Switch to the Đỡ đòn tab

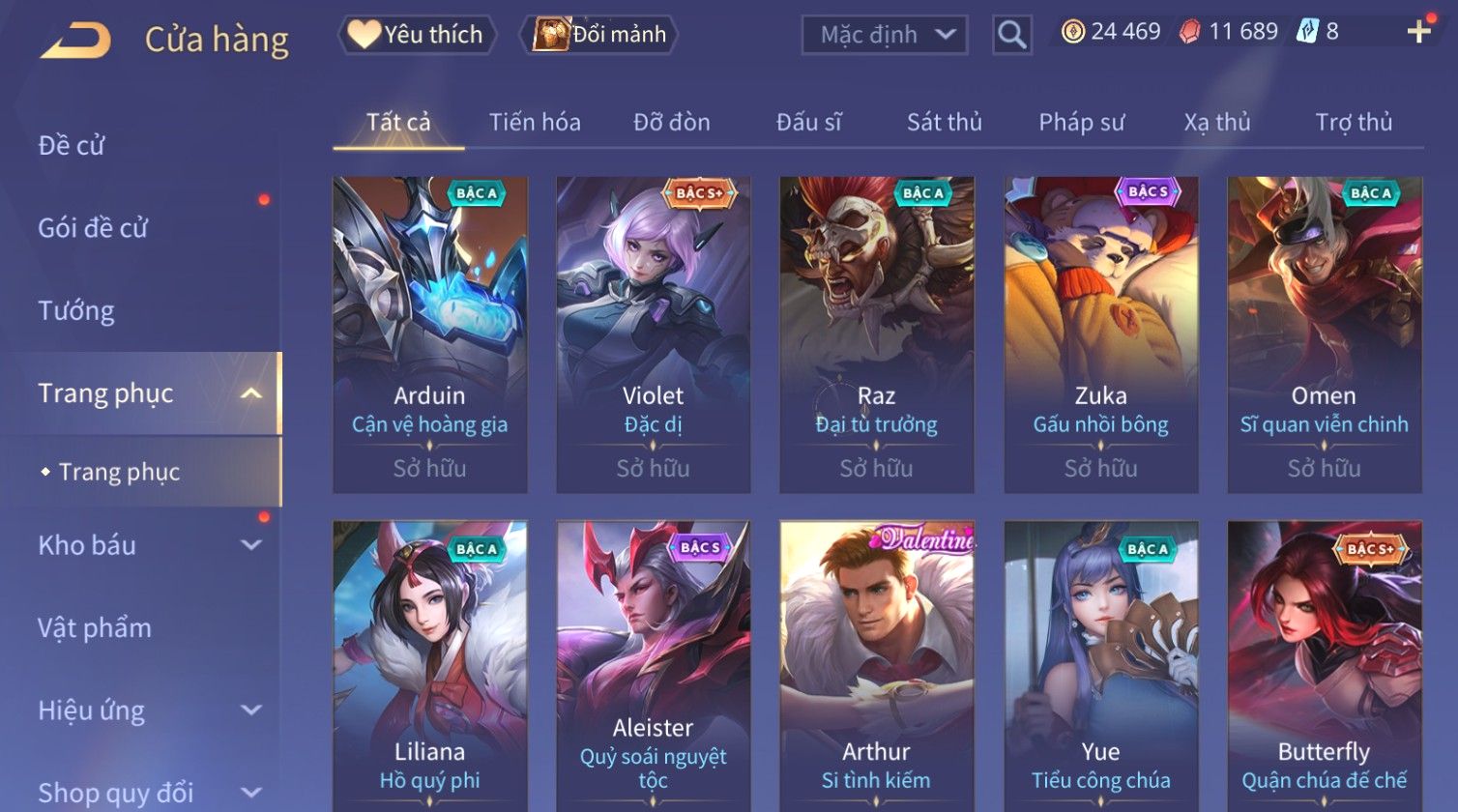point(672,123)
